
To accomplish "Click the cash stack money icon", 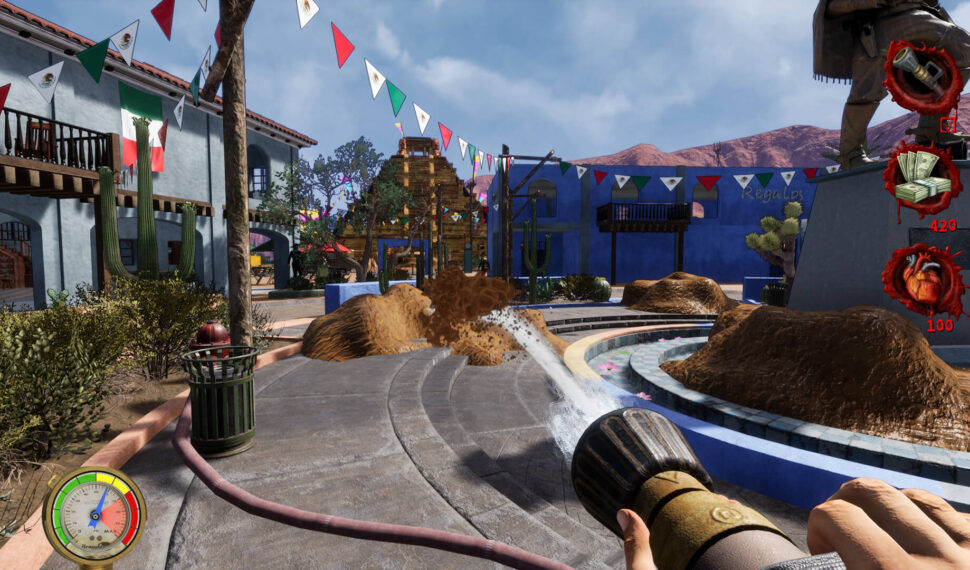I will click(x=920, y=177).
